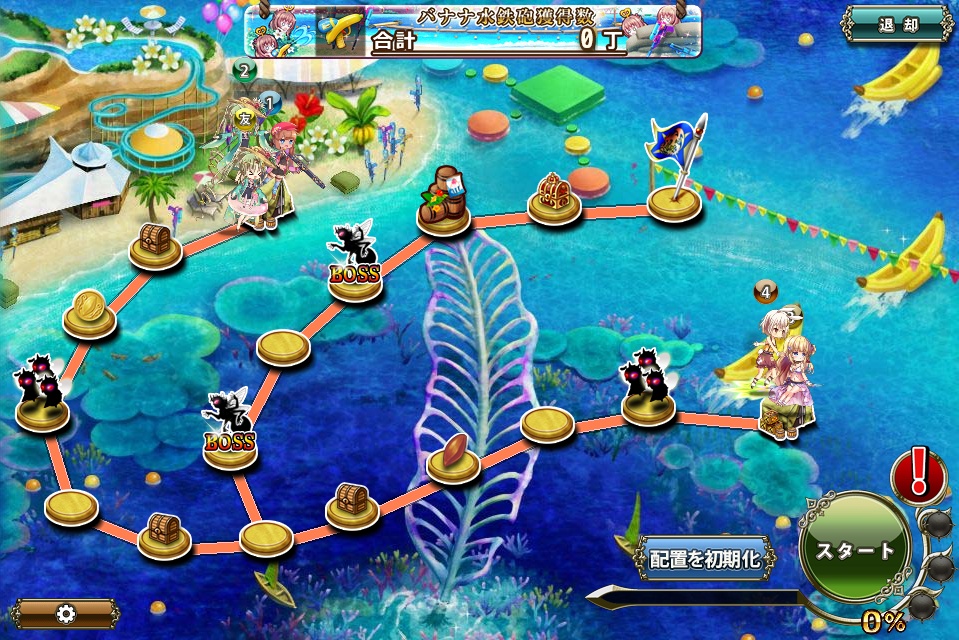The width and height of the screenshot is (959, 640).
Task: Start the stage with スタート button
Action: click(855, 550)
